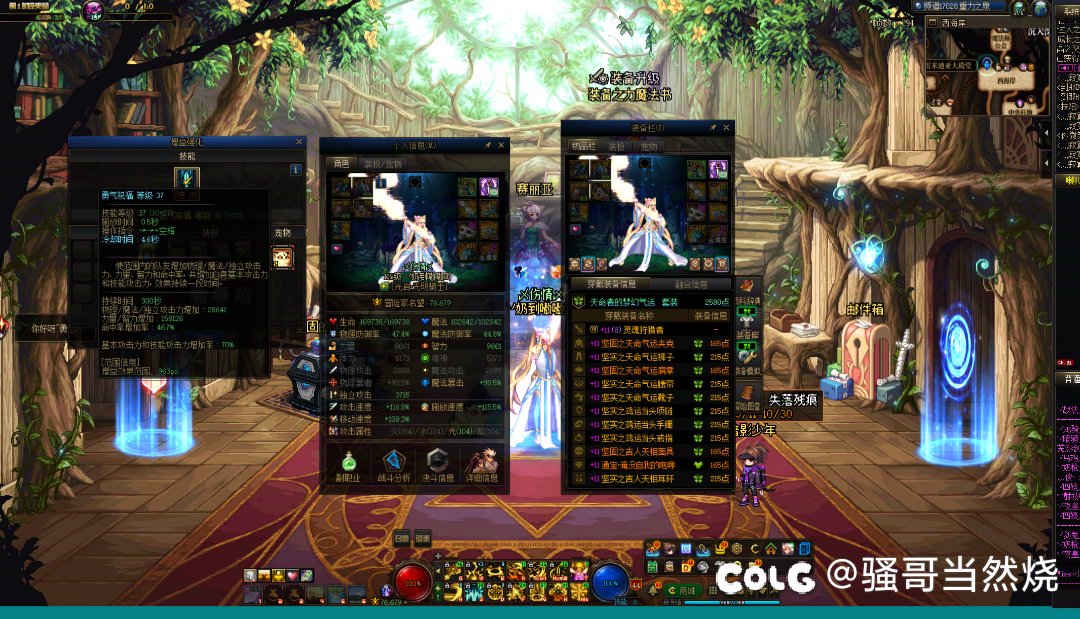Switch to the 装扮/宠物 tab in character info
1080x619 pixels.
(x=383, y=163)
